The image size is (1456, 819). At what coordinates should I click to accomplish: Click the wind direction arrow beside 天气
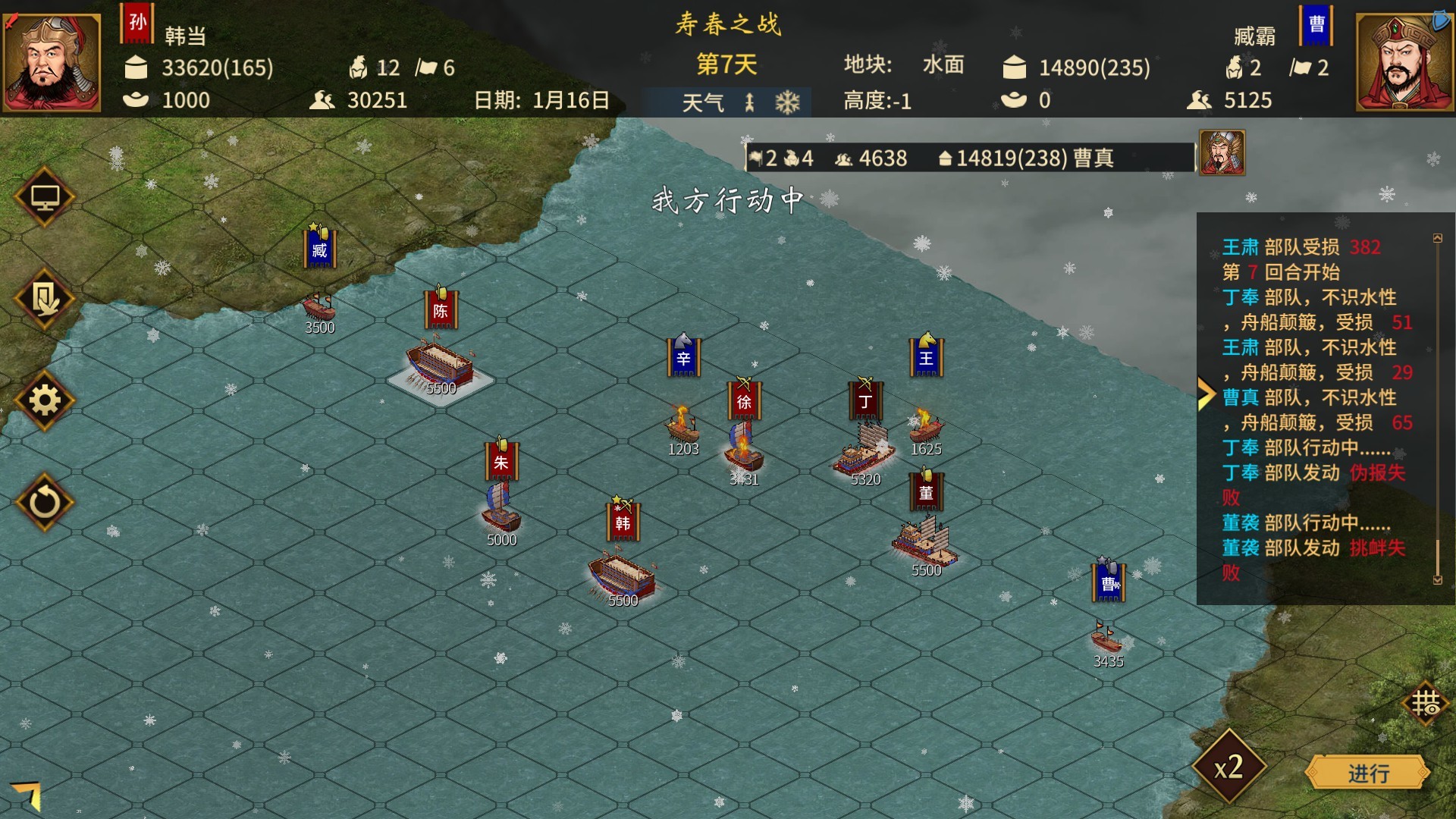[749, 101]
